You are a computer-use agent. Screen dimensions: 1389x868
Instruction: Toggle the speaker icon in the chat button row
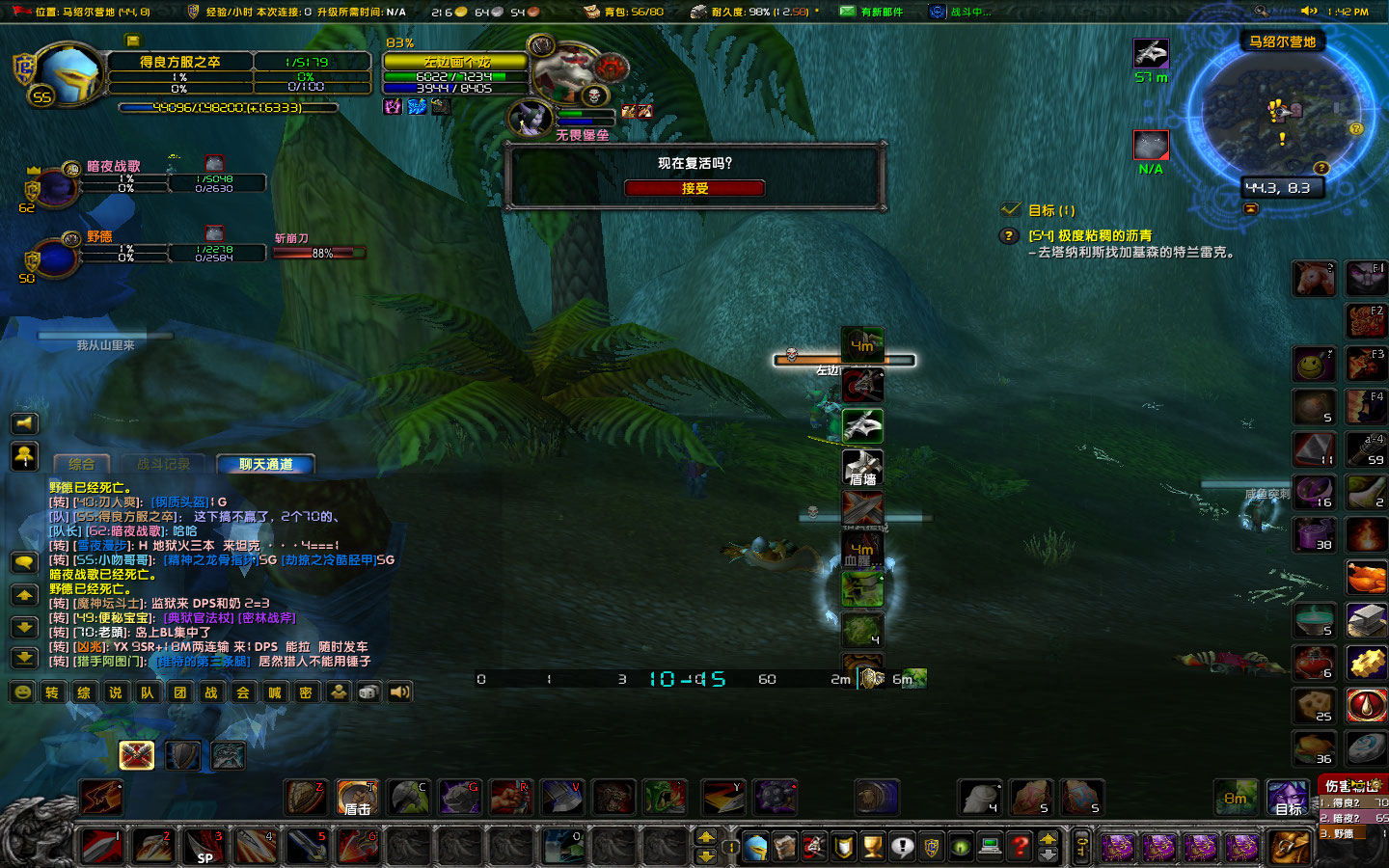coord(399,692)
